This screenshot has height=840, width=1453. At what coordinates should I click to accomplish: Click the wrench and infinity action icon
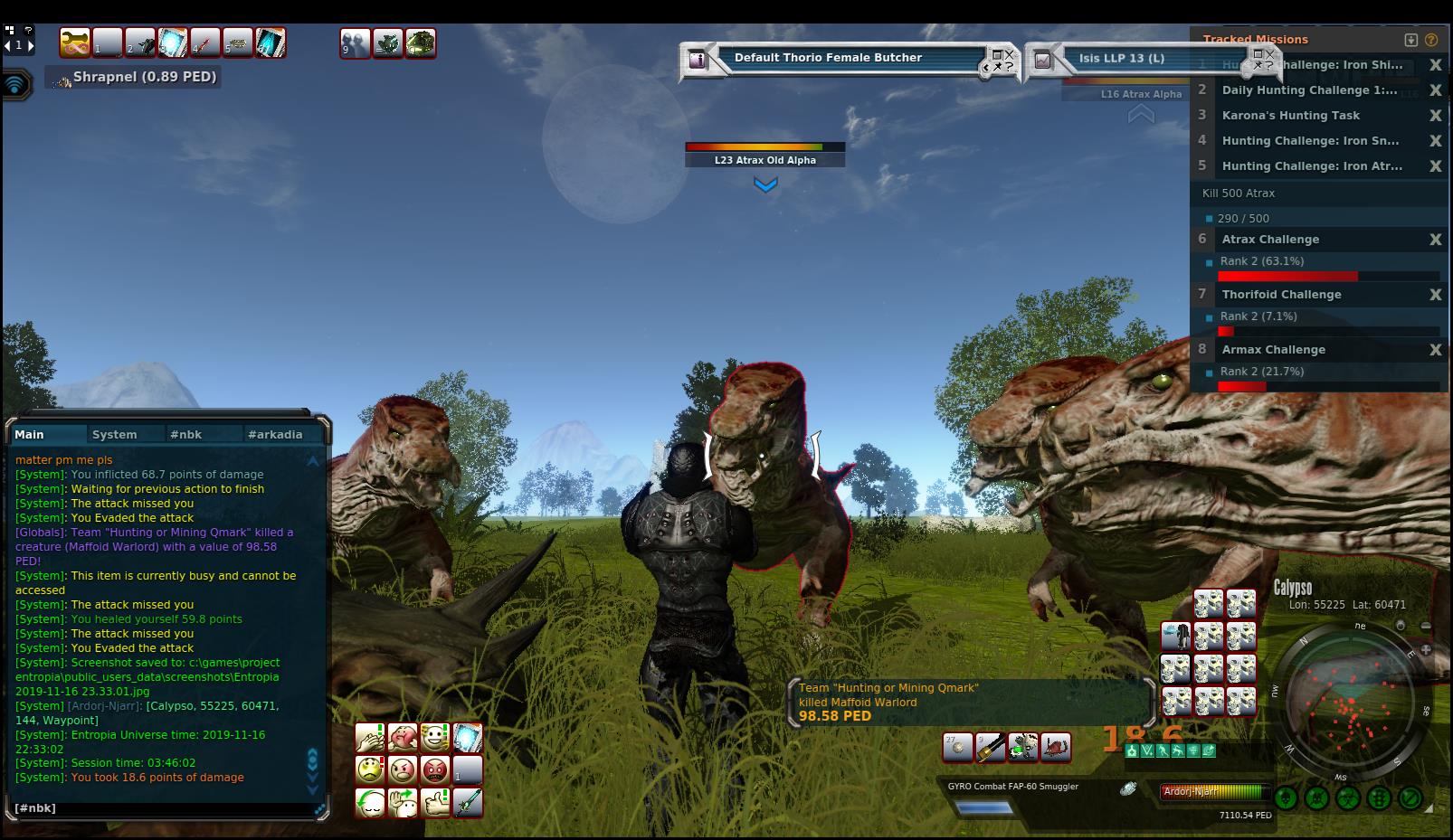click(x=75, y=42)
